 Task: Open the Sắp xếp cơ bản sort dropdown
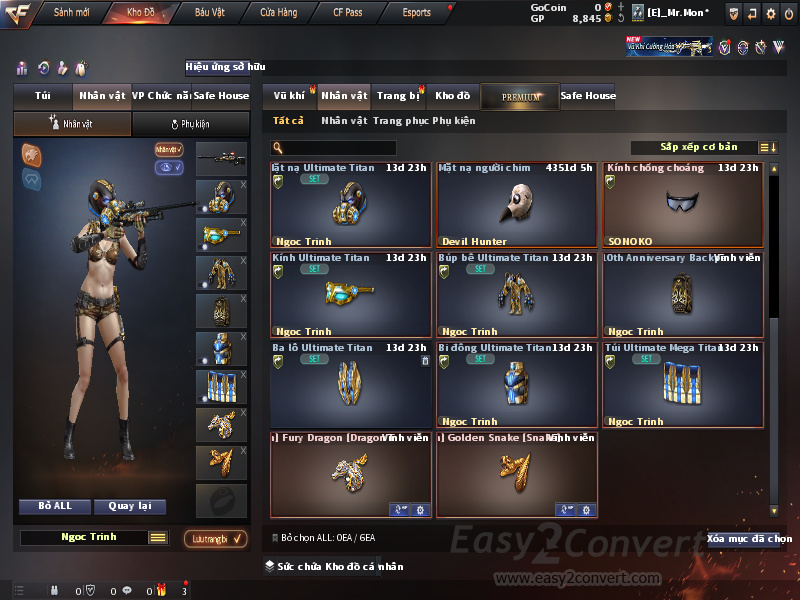698,148
